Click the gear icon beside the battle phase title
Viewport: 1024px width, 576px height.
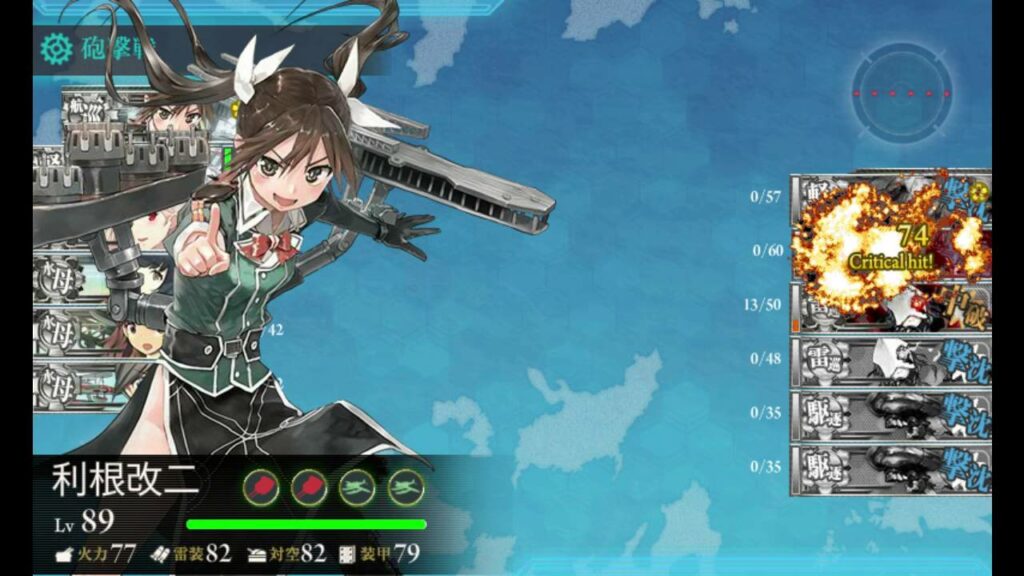[x=56, y=47]
